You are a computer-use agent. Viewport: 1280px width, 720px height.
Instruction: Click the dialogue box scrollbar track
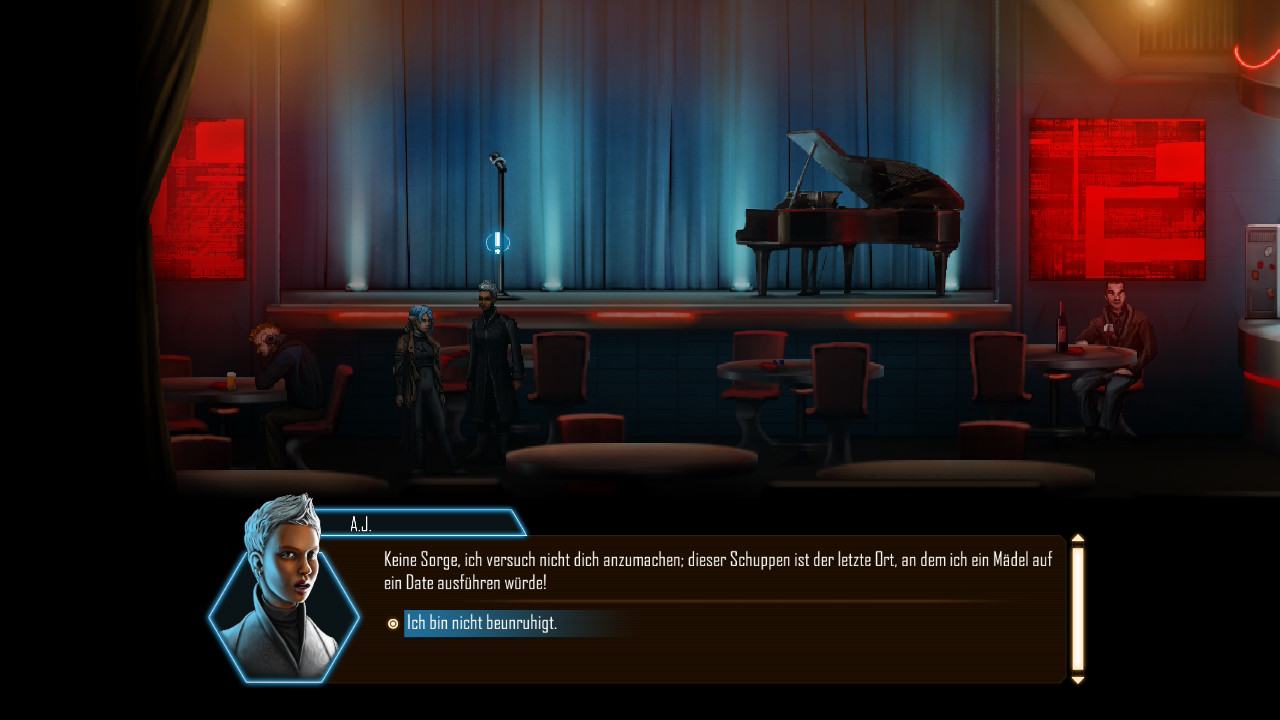click(1077, 608)
